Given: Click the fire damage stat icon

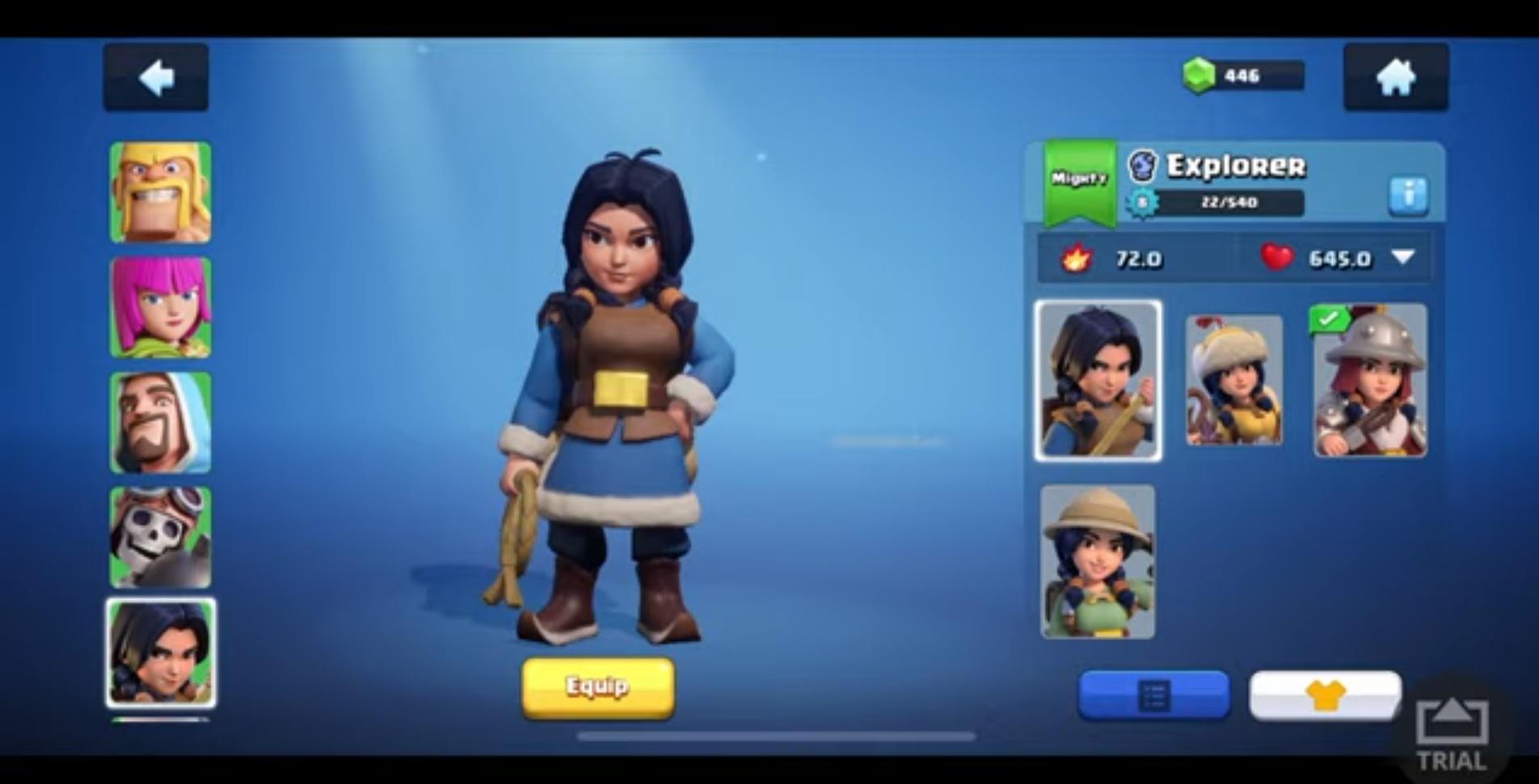Looking at the screenshot, I should 1077,259.
